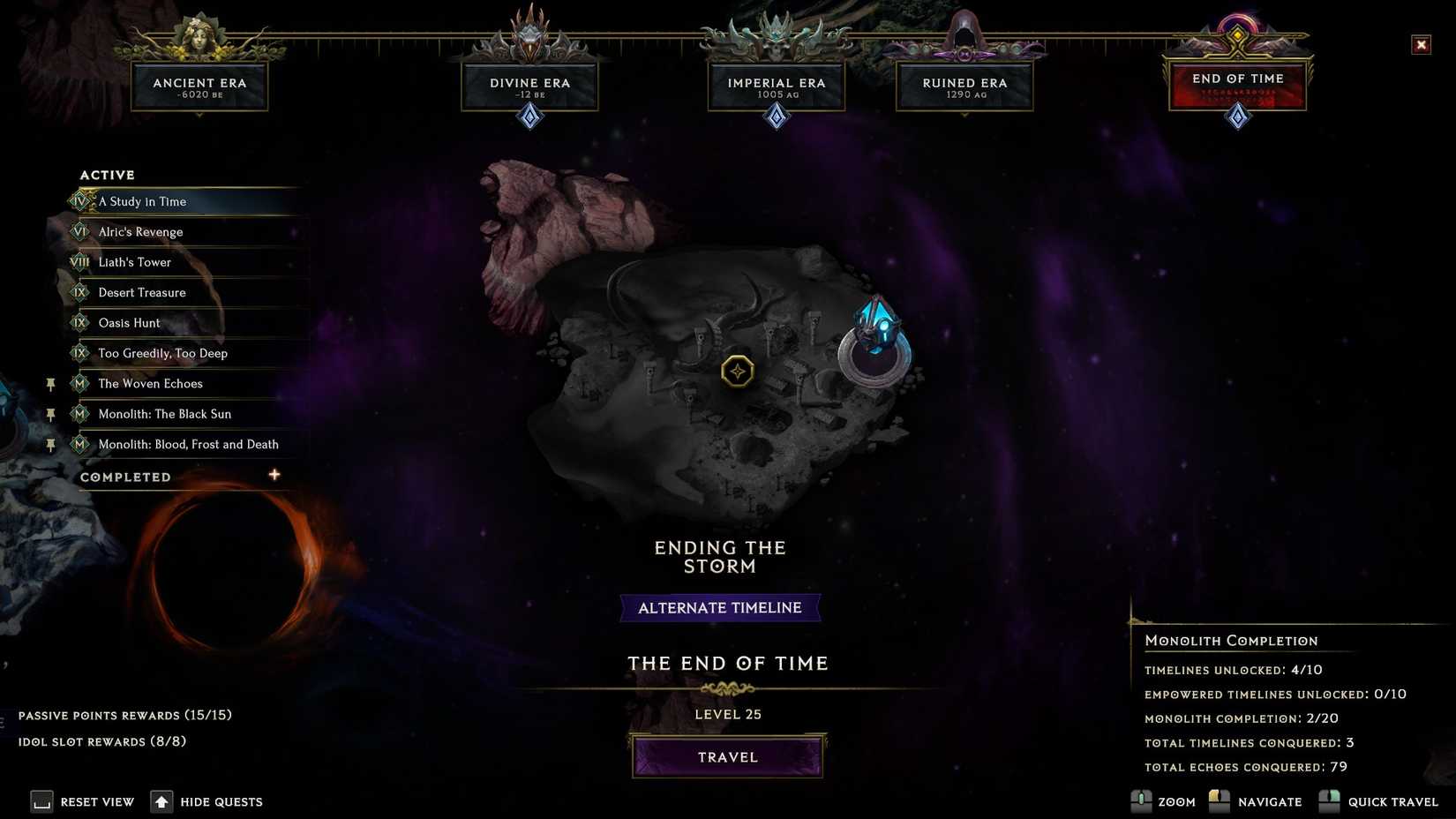
Task: Click the Divine Era waypoint diamond icon
Action: [529, 115]
